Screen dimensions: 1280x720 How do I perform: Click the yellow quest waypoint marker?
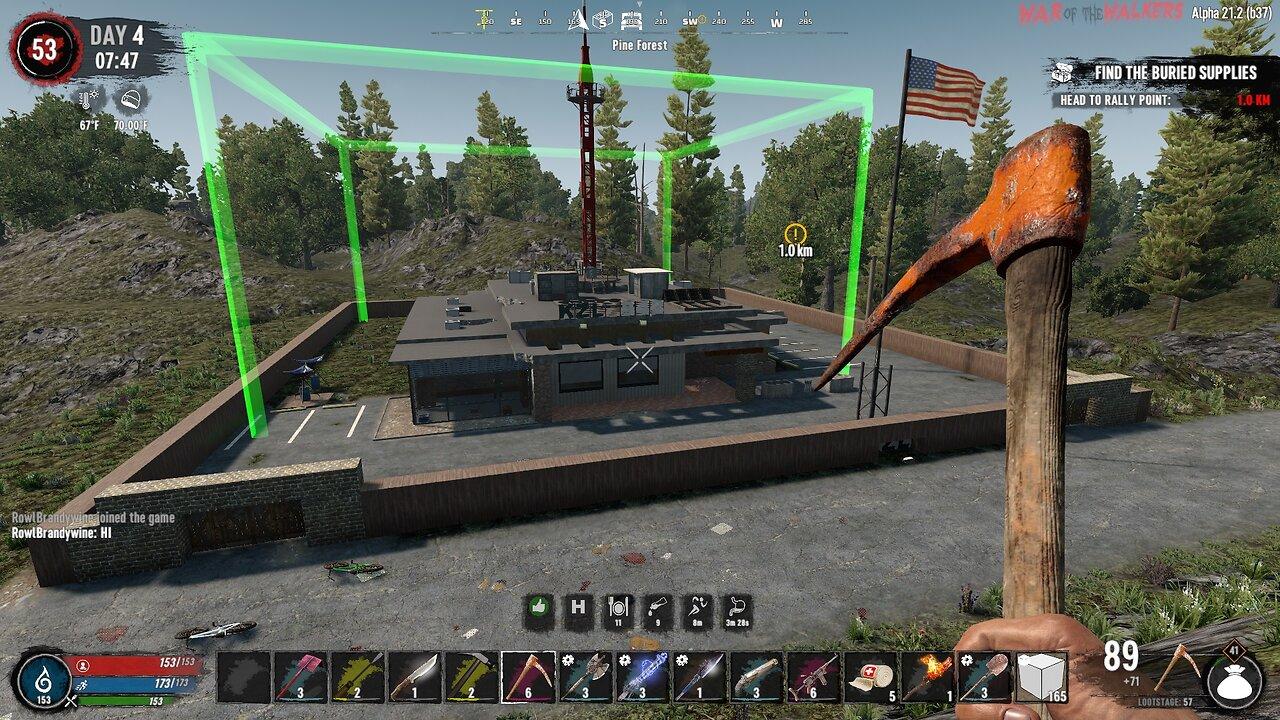tap(795, 233)
